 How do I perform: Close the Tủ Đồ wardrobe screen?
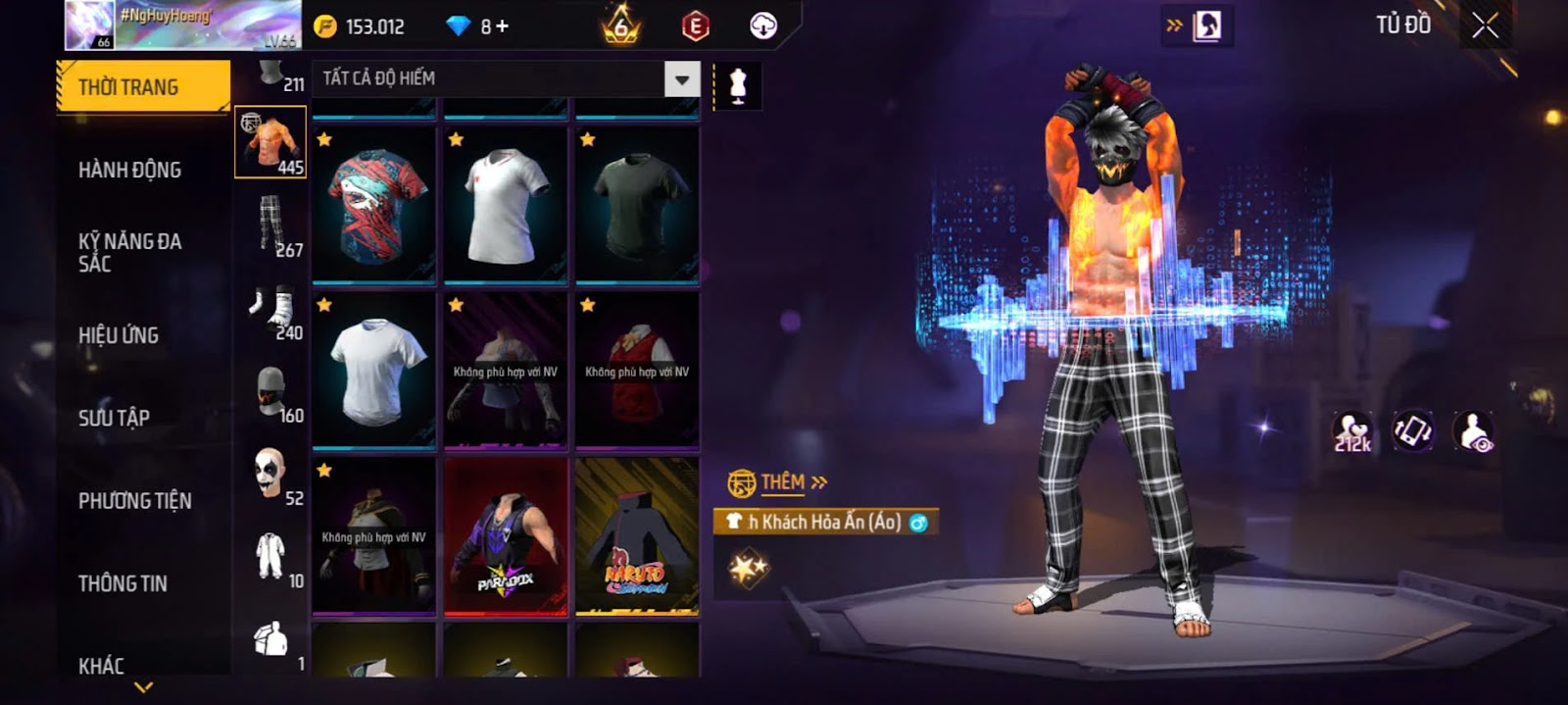[x=1485, y=25]
